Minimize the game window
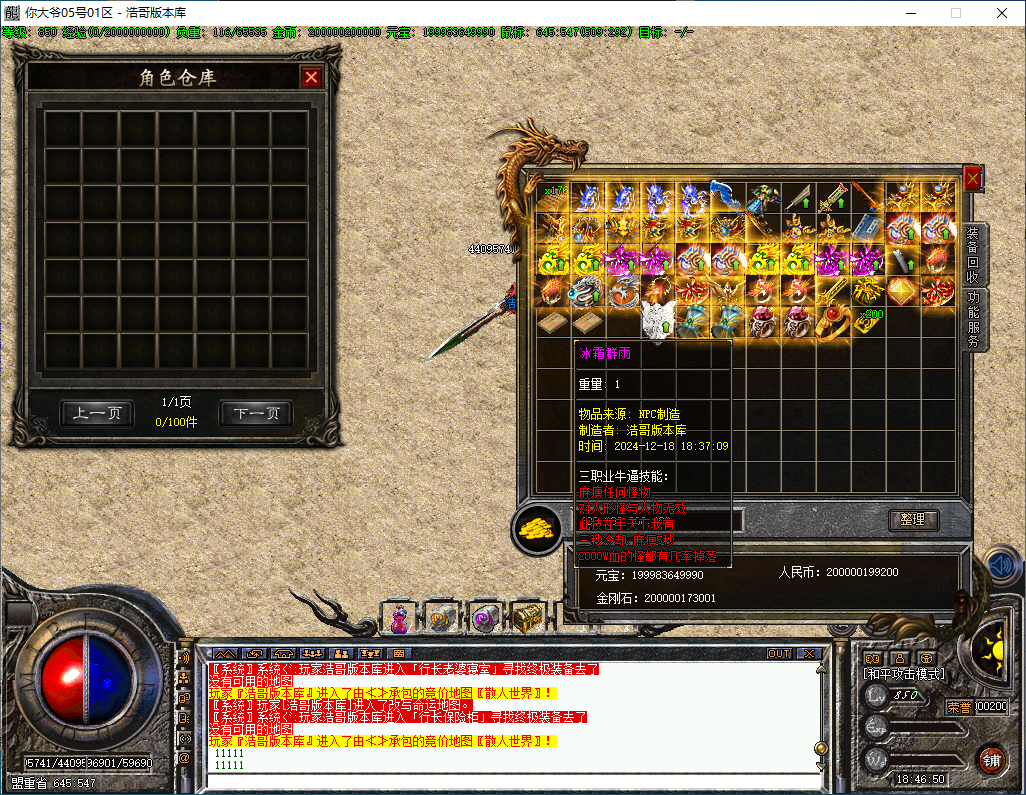The width and height of the screenshot is (1026, 795). pyautogui.click(x=910, y=13)
